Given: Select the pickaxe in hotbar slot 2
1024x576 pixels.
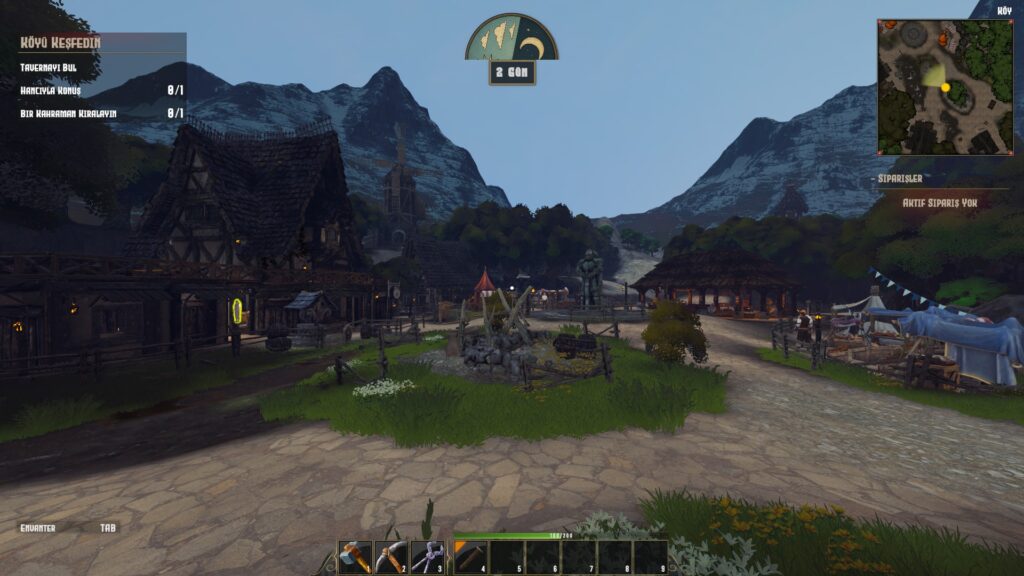Looking at the screenshot, I should click(x=391, y=557).
